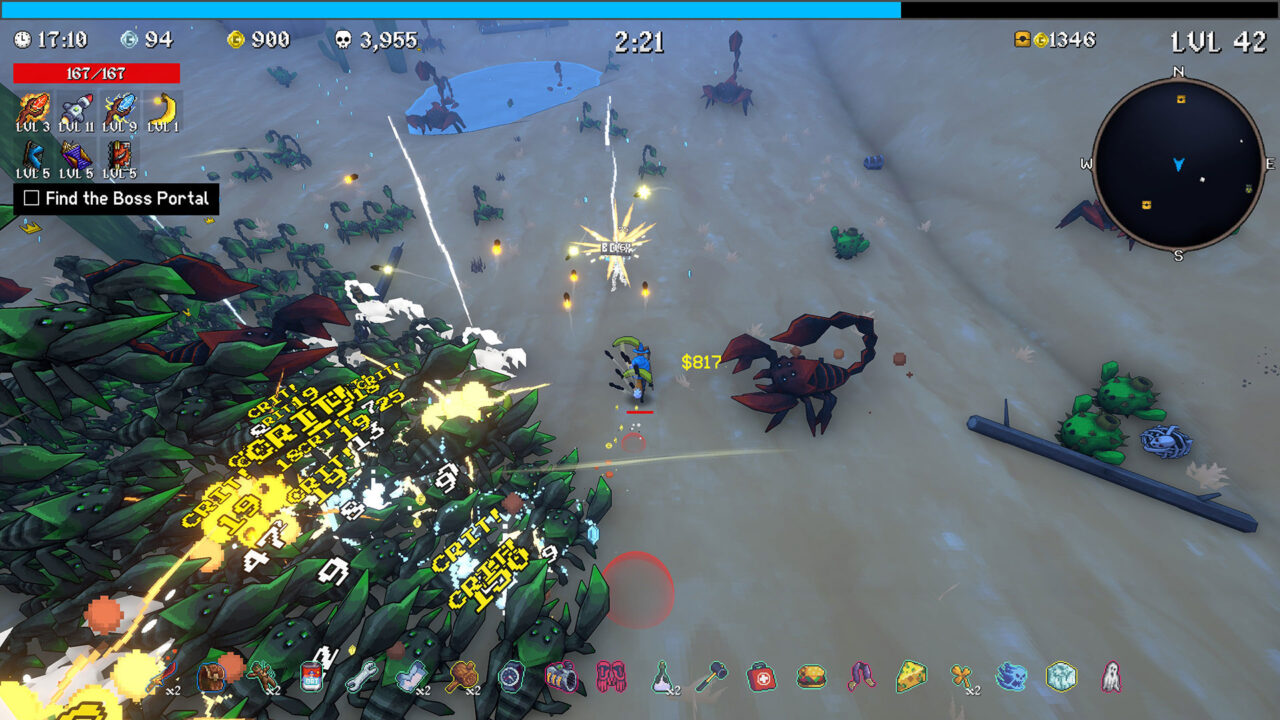Image resolution: width=1280 pixels, height=720 pixels.
Task: Open the circular minimap
Action: tap(1178, 164)
